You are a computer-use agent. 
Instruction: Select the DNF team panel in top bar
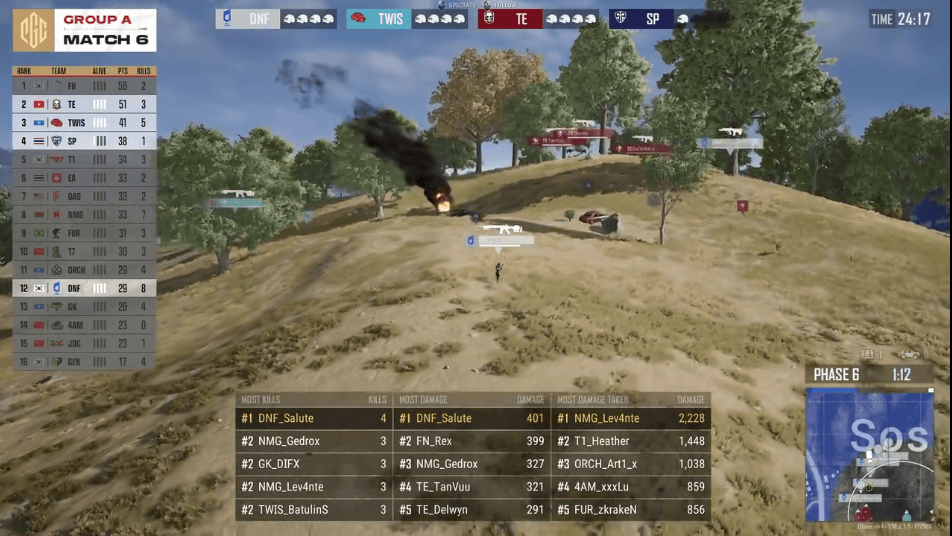pos(275,19)
